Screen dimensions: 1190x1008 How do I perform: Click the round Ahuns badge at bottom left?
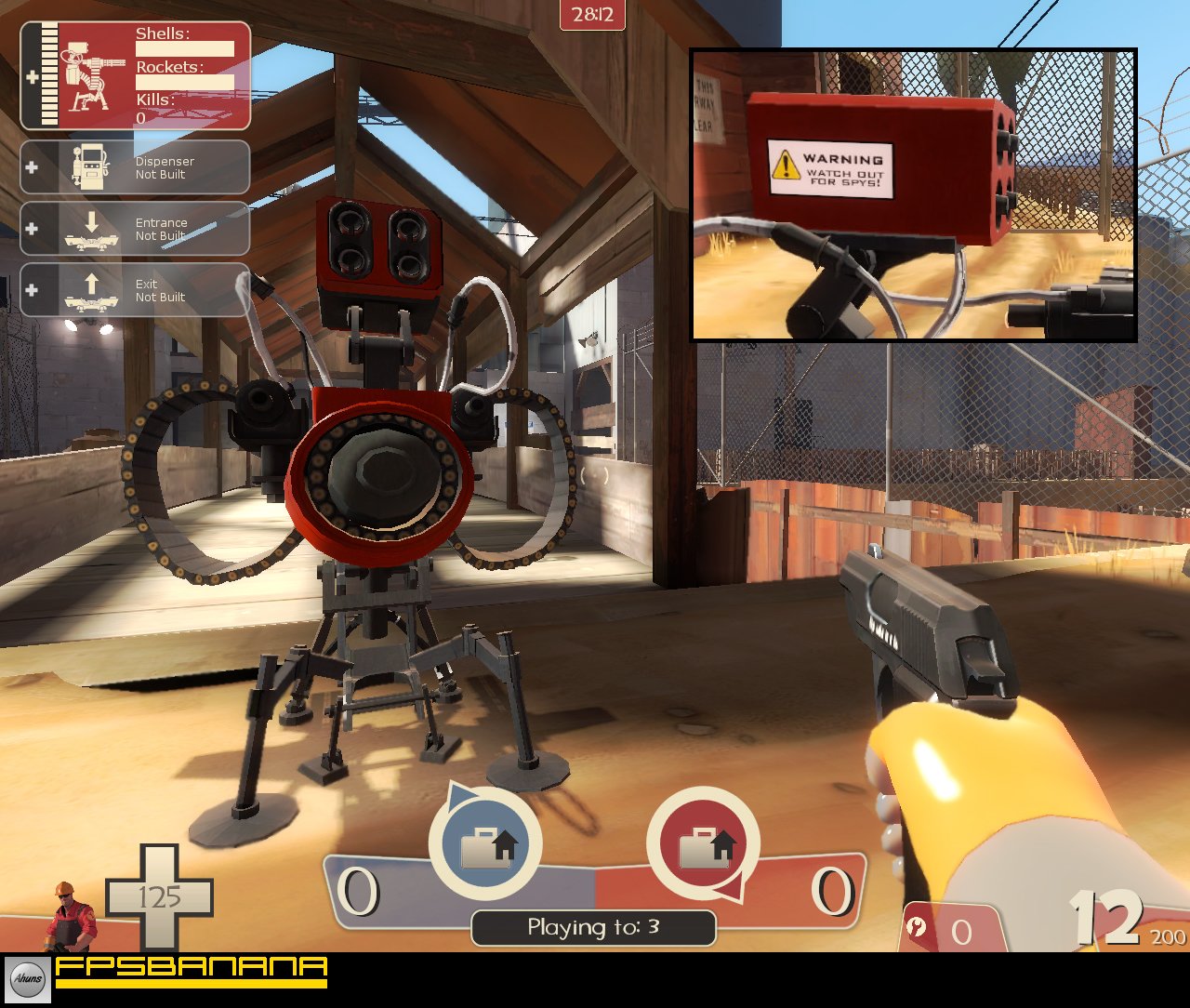[28, 979]
